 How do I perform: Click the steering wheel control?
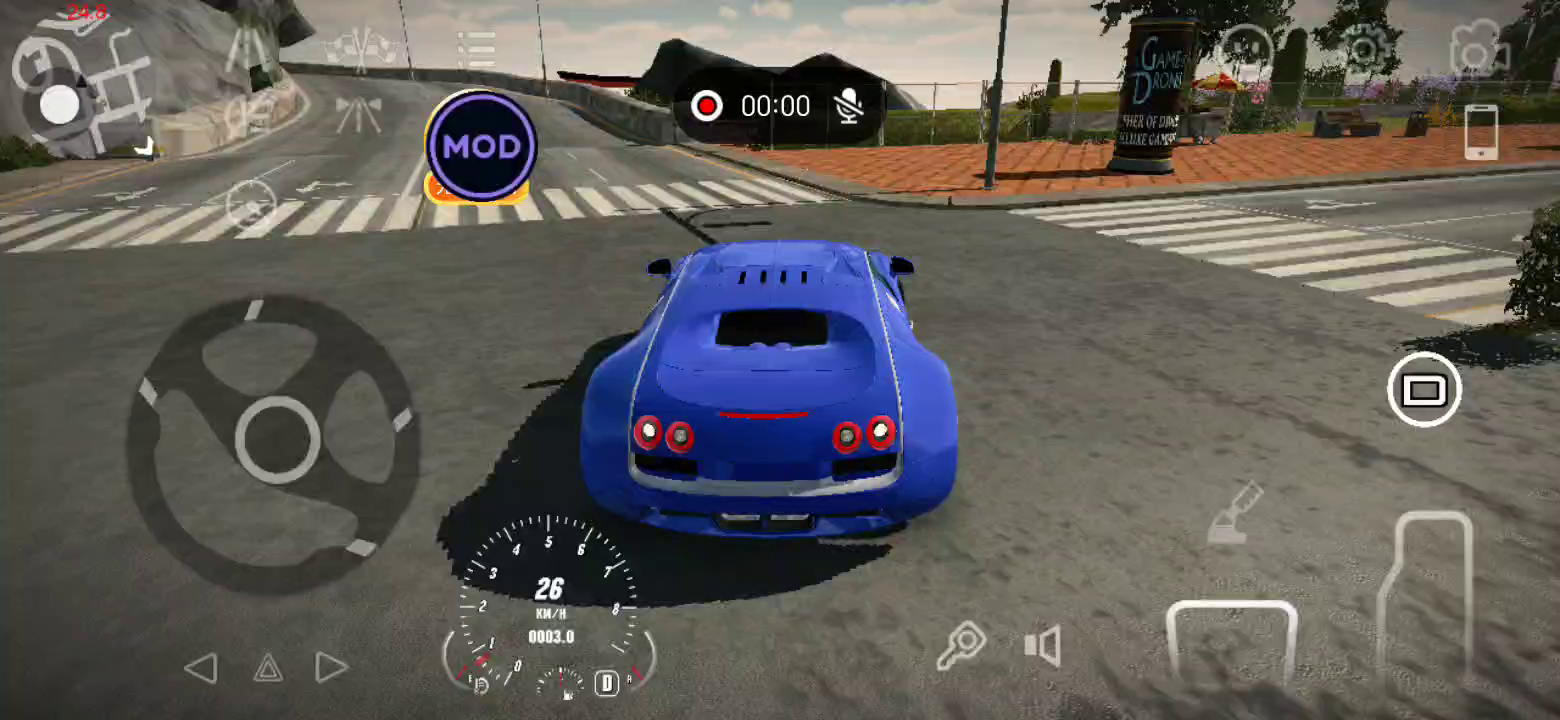[277, 440]
